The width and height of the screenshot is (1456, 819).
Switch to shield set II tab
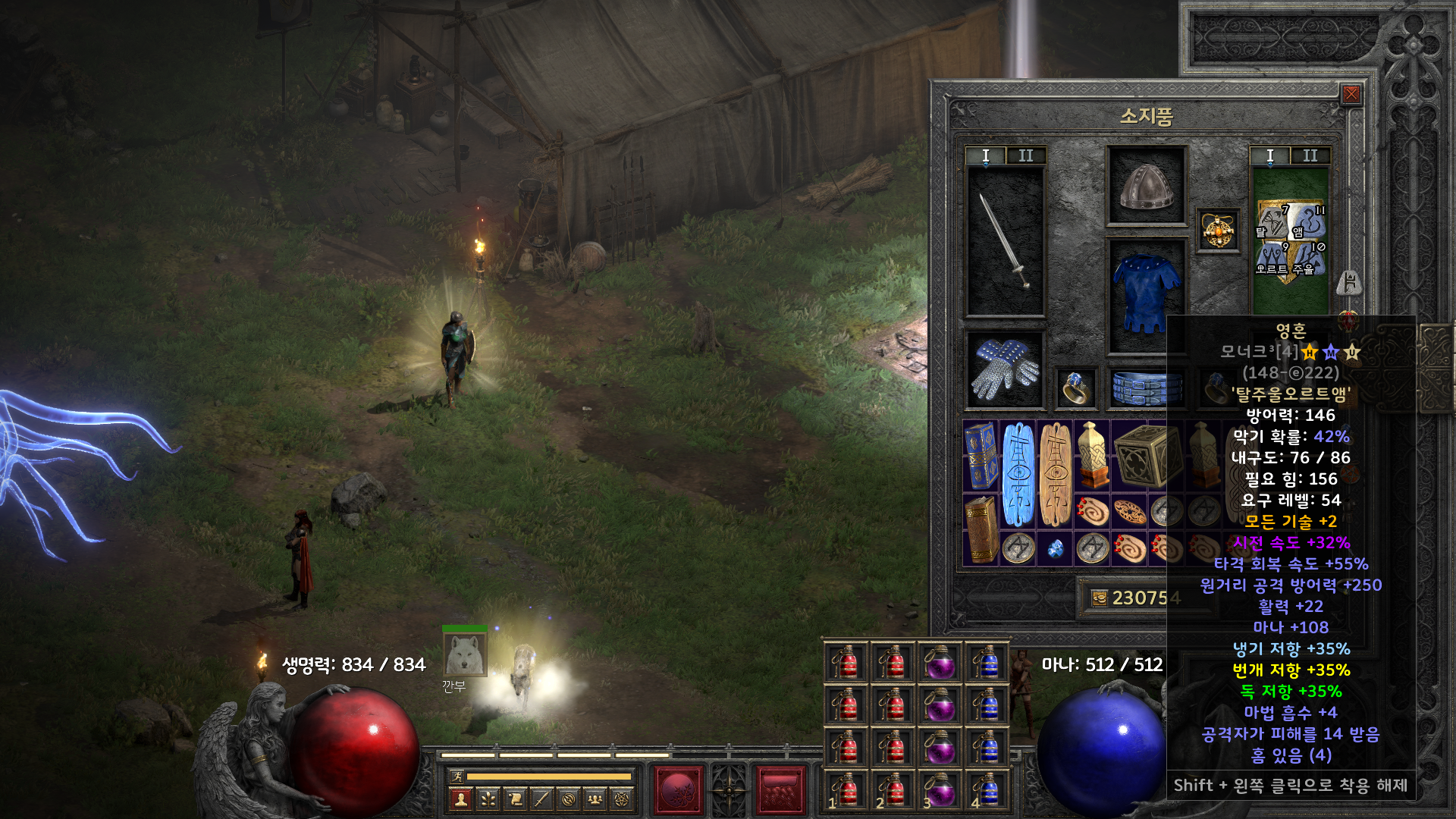[1310, 155]
